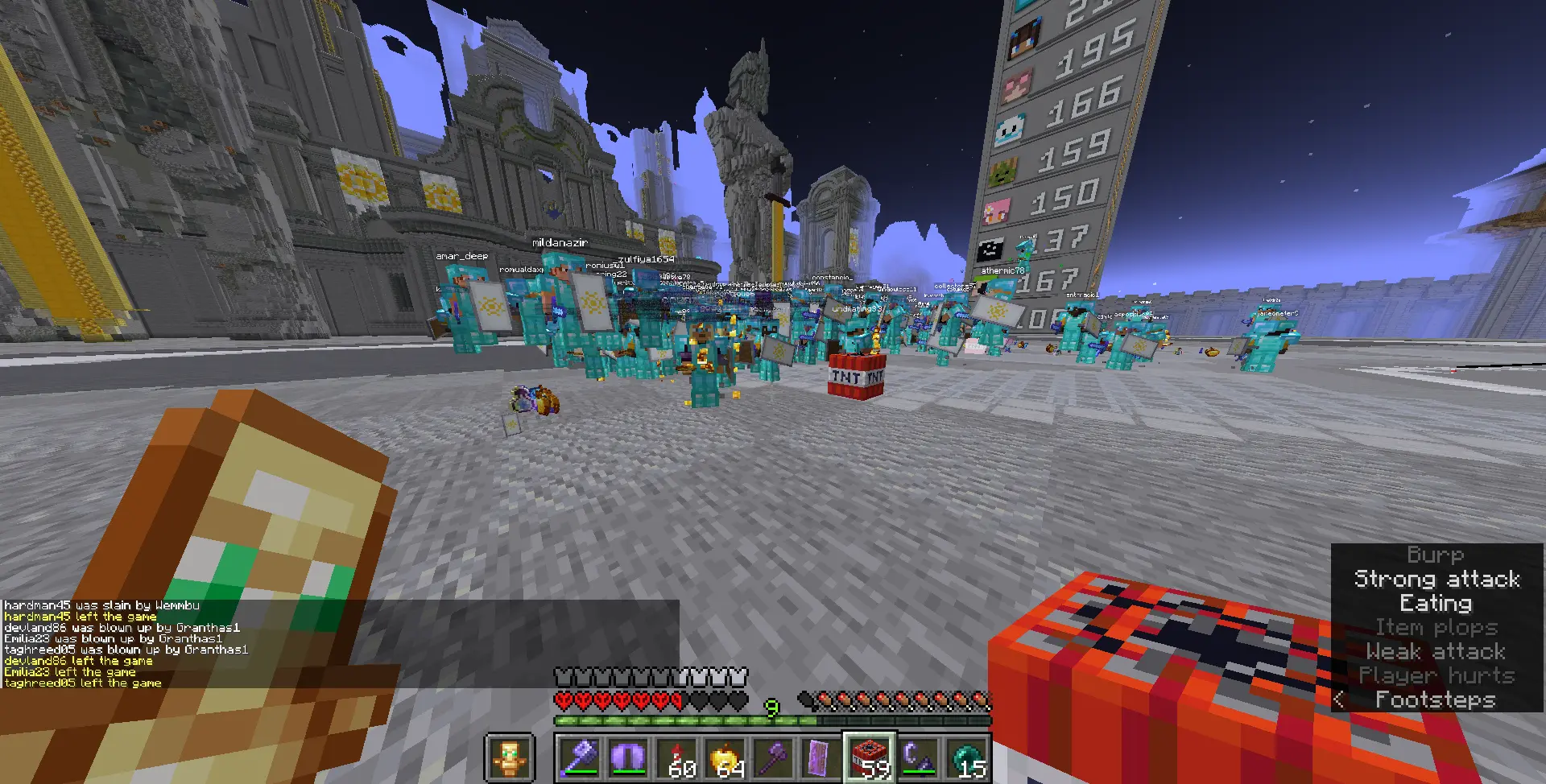Click the player head beside score 195
1546x784 pixels.
[1023, 36]
